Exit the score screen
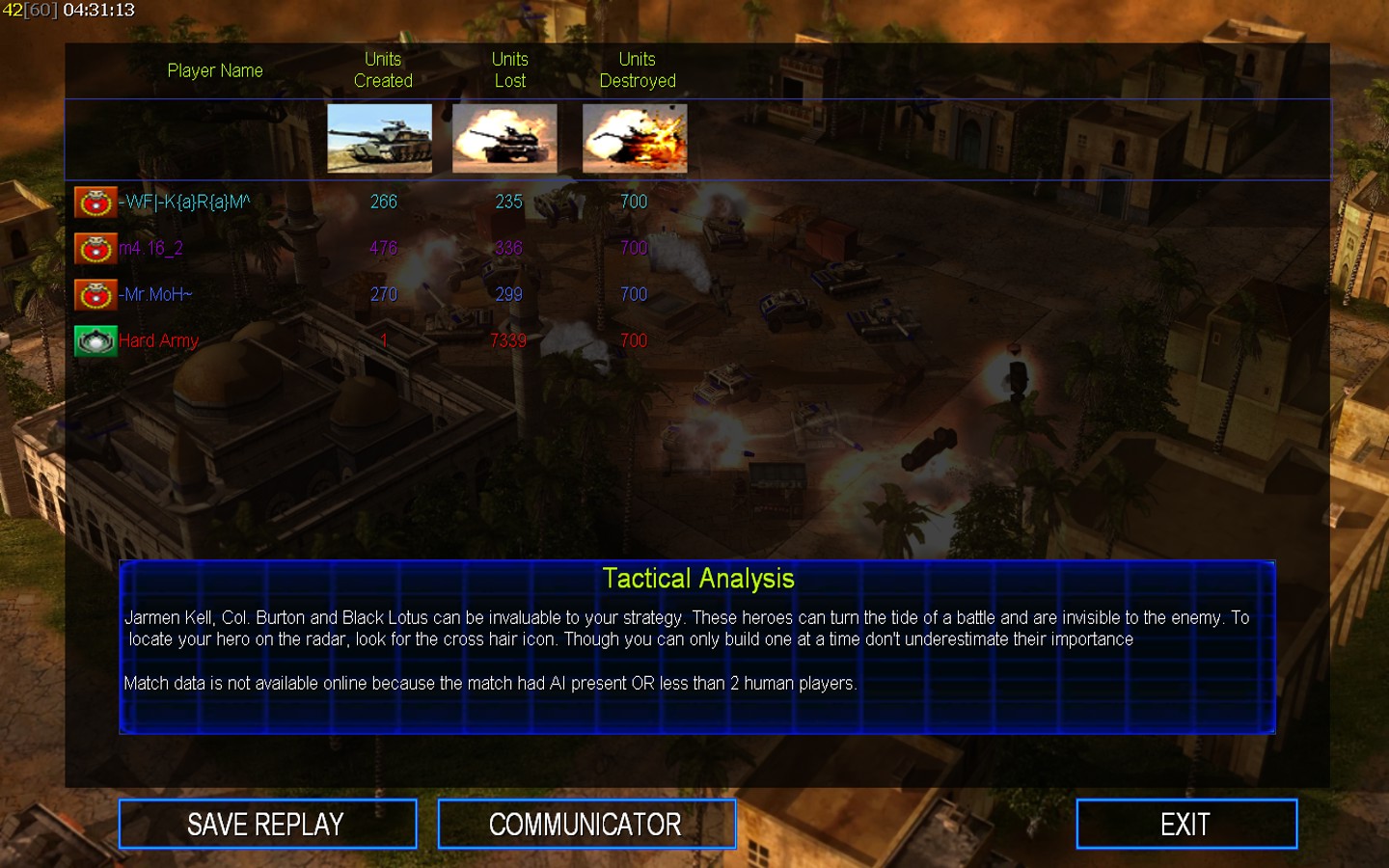 click(1185, 825)
